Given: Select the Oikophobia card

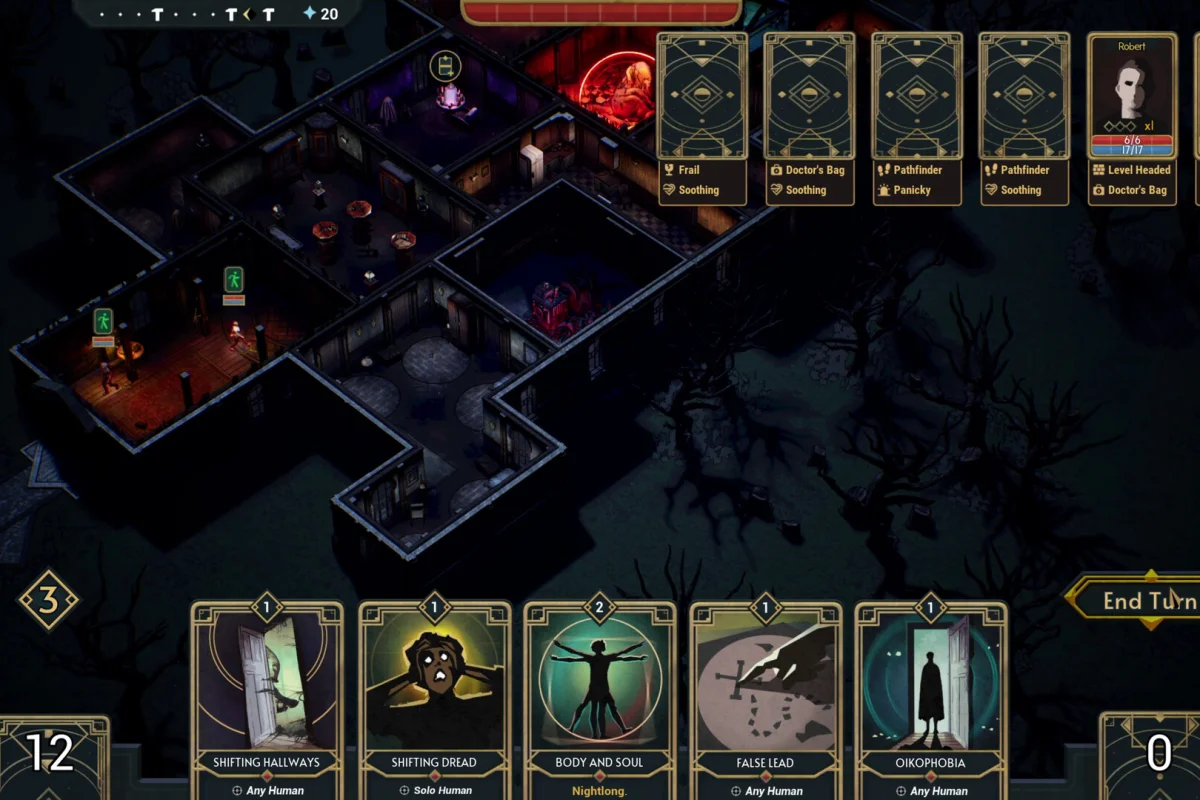Looking at the screenshot, I should point(931,690).
